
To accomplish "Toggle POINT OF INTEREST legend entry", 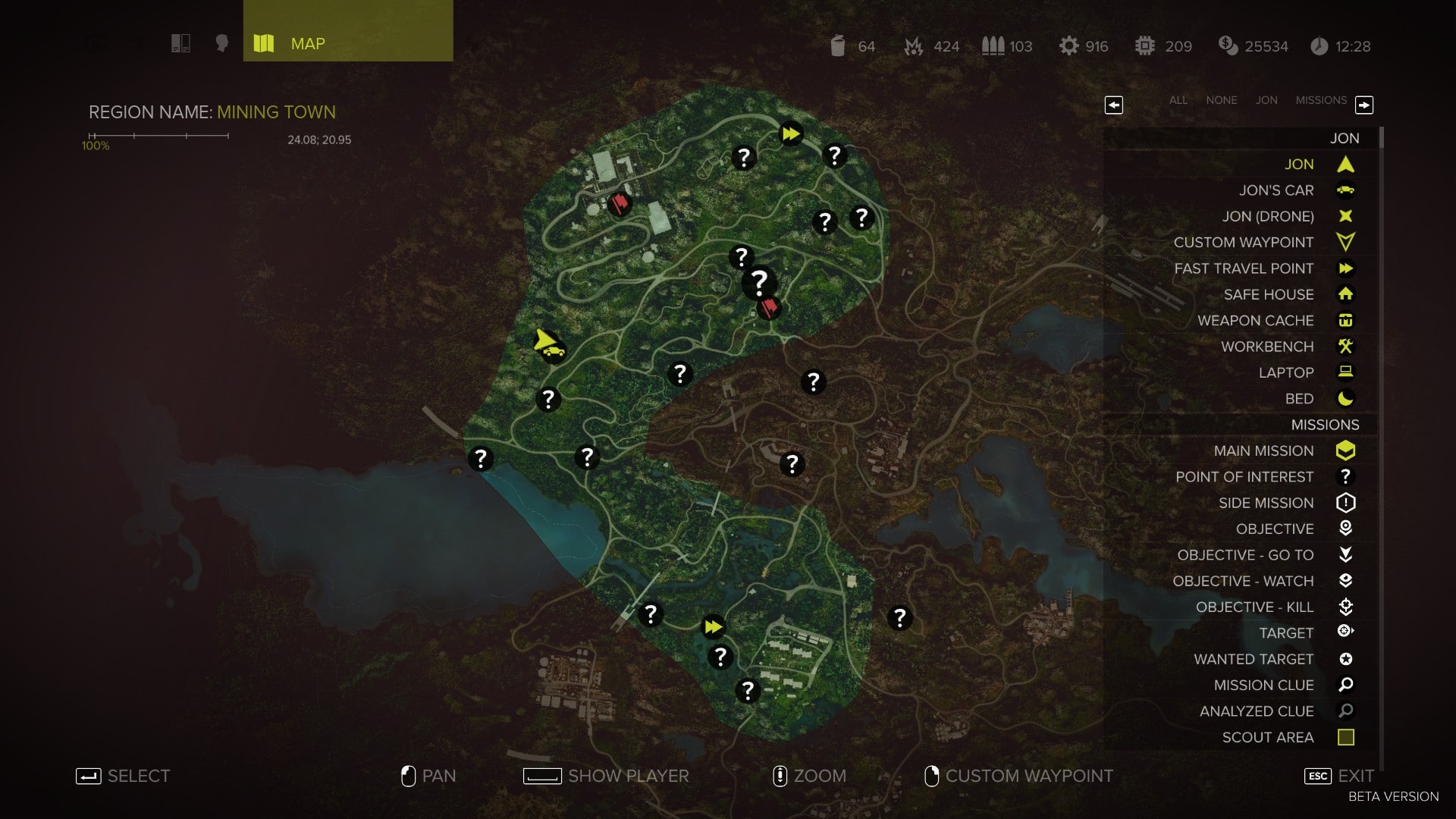I will click(1244, 477).
